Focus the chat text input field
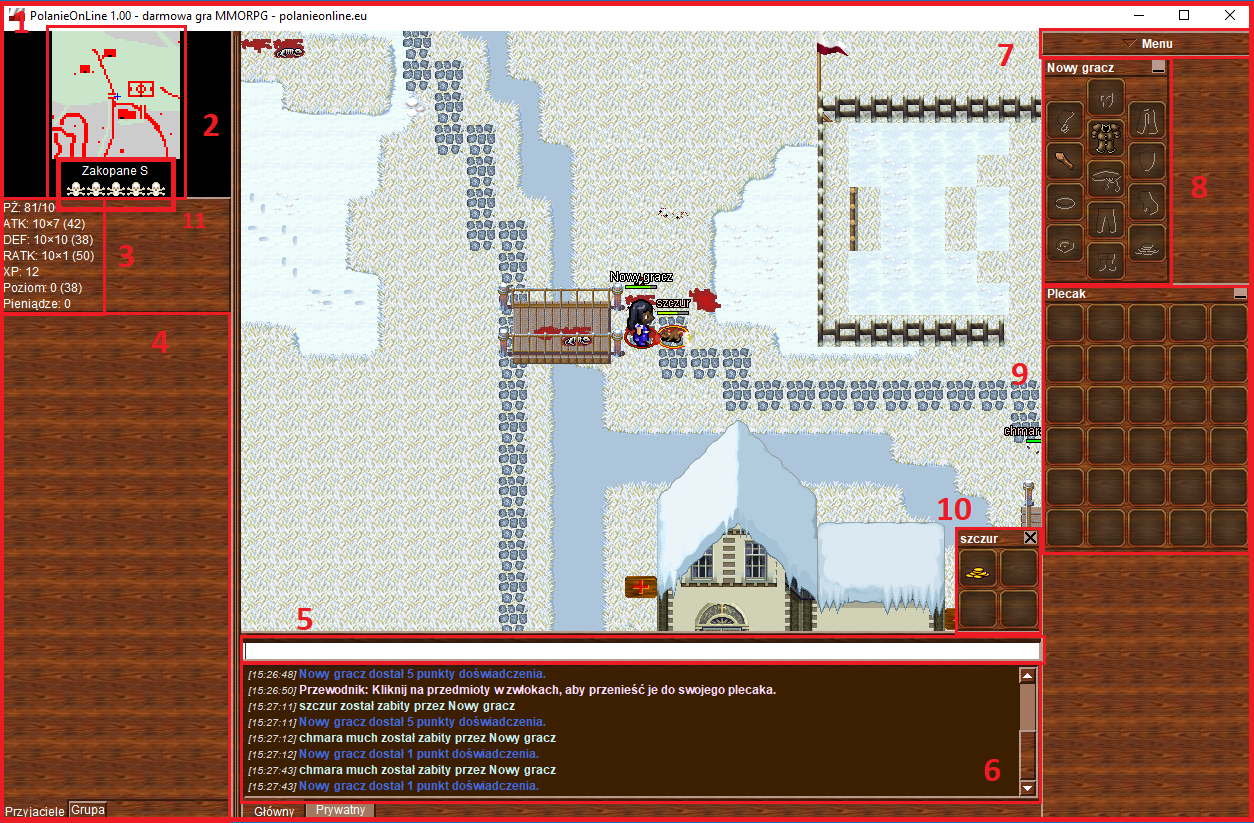This screenshot has height=823, width=1254. pos(641,650)
